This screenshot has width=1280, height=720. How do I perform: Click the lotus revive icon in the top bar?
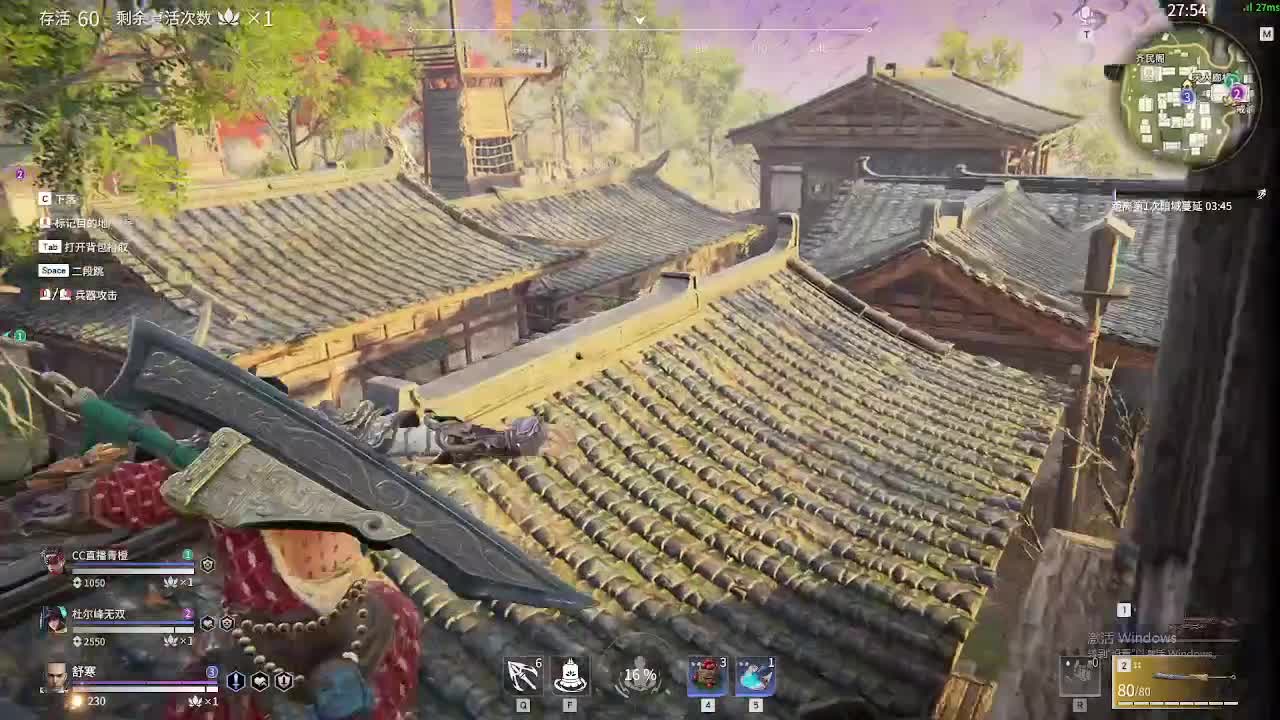click(229, 17)
